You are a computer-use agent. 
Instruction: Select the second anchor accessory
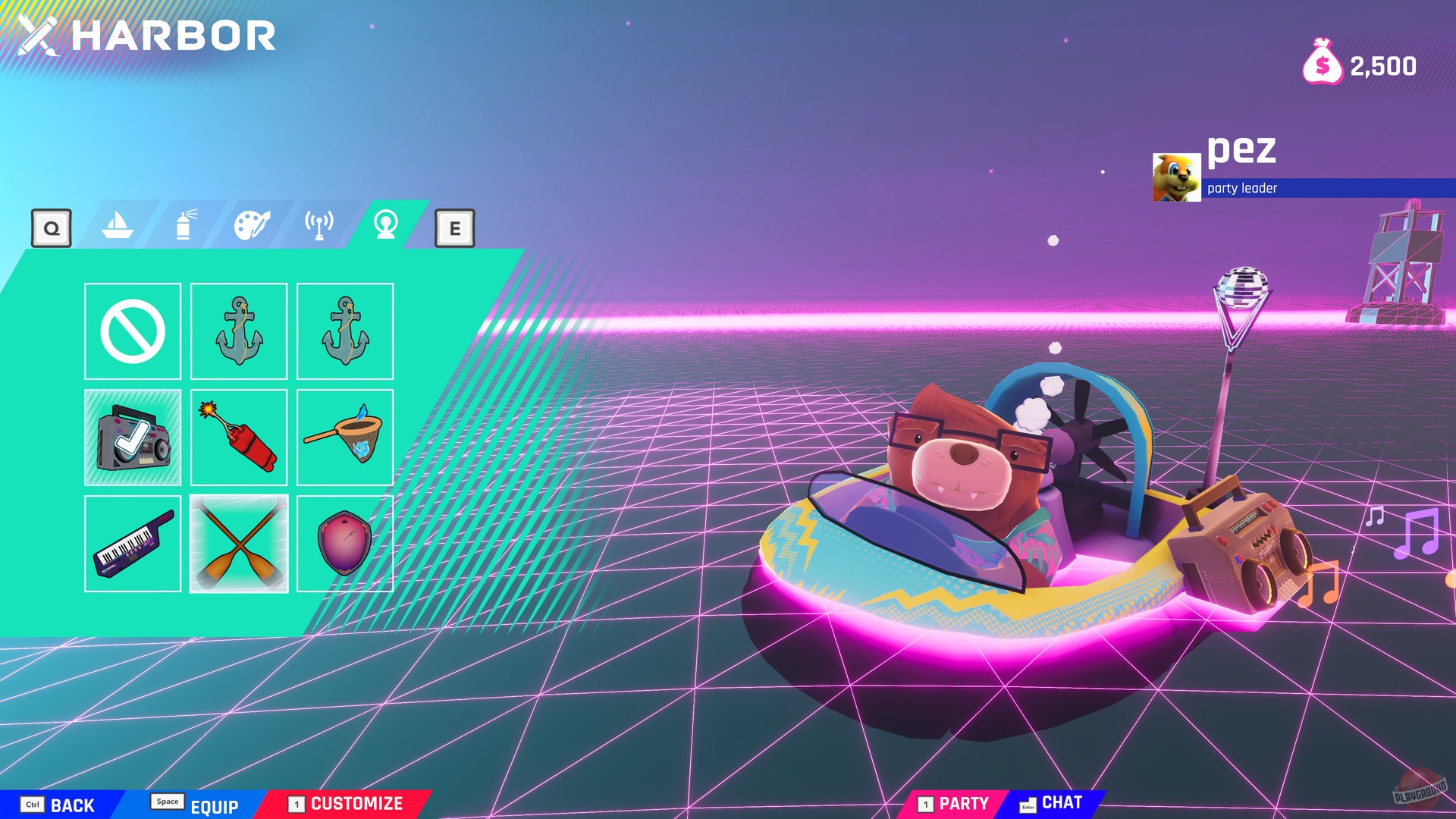[x=346, y=331]
